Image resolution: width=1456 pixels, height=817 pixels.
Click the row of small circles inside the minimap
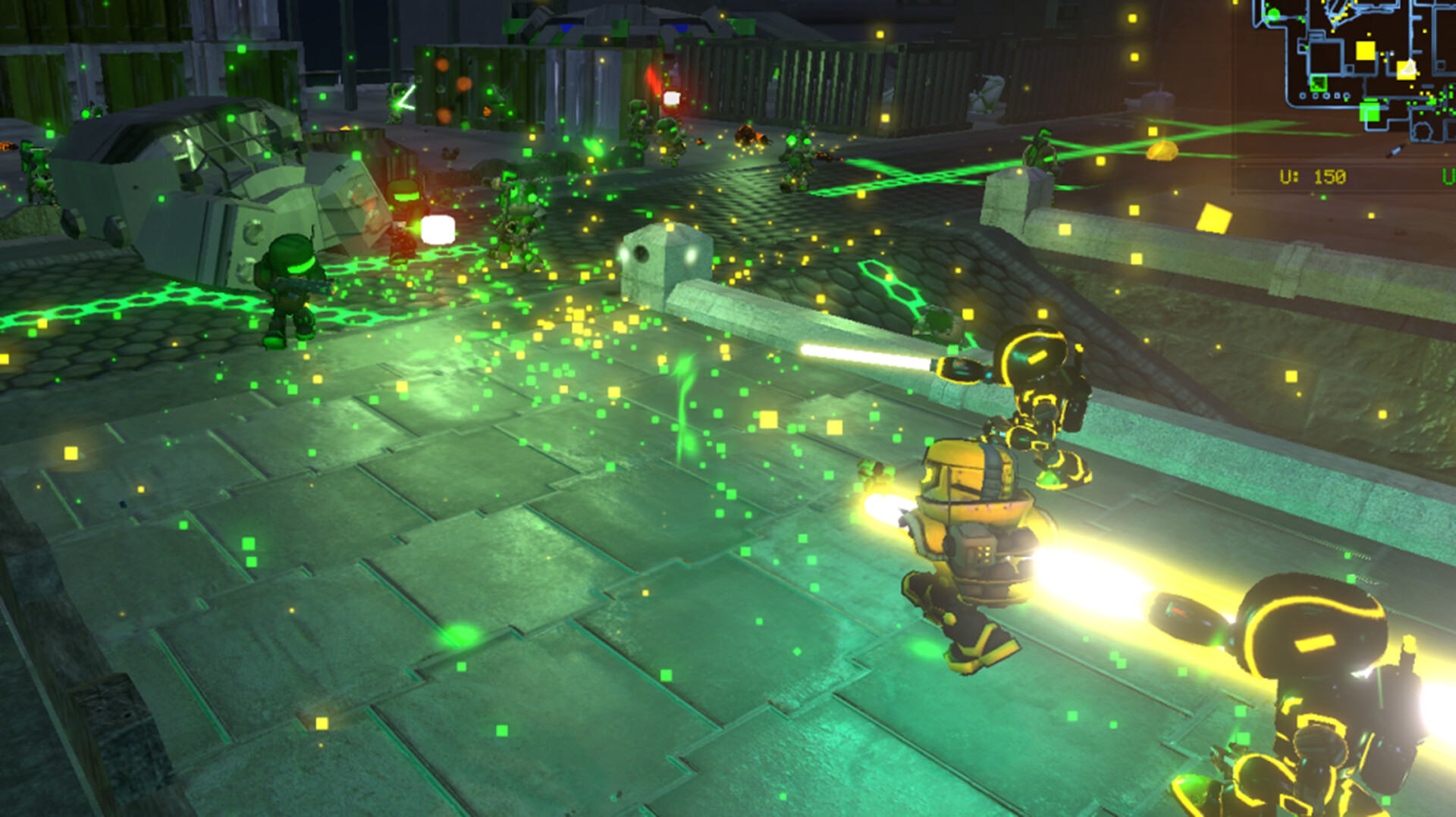[1325, 95]
